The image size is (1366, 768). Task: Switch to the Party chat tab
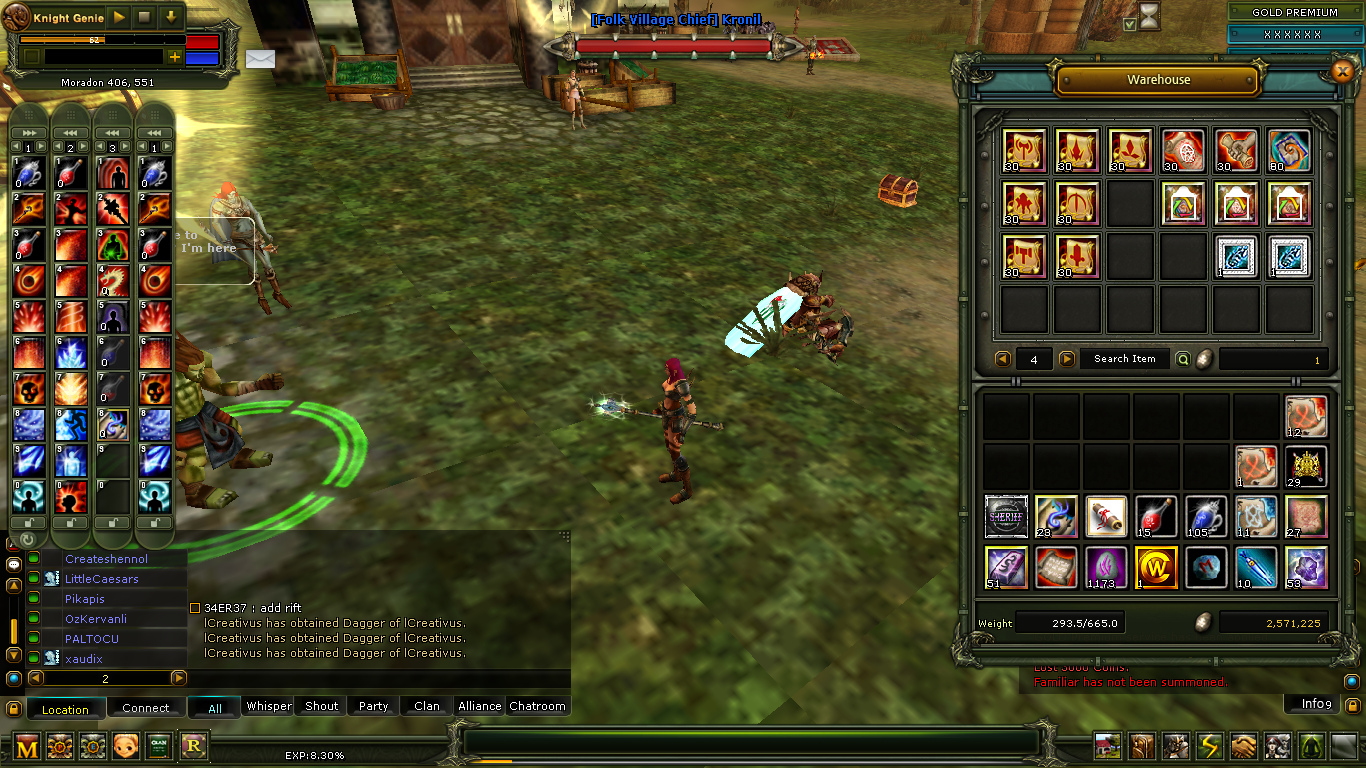click(x=373, y=706)
